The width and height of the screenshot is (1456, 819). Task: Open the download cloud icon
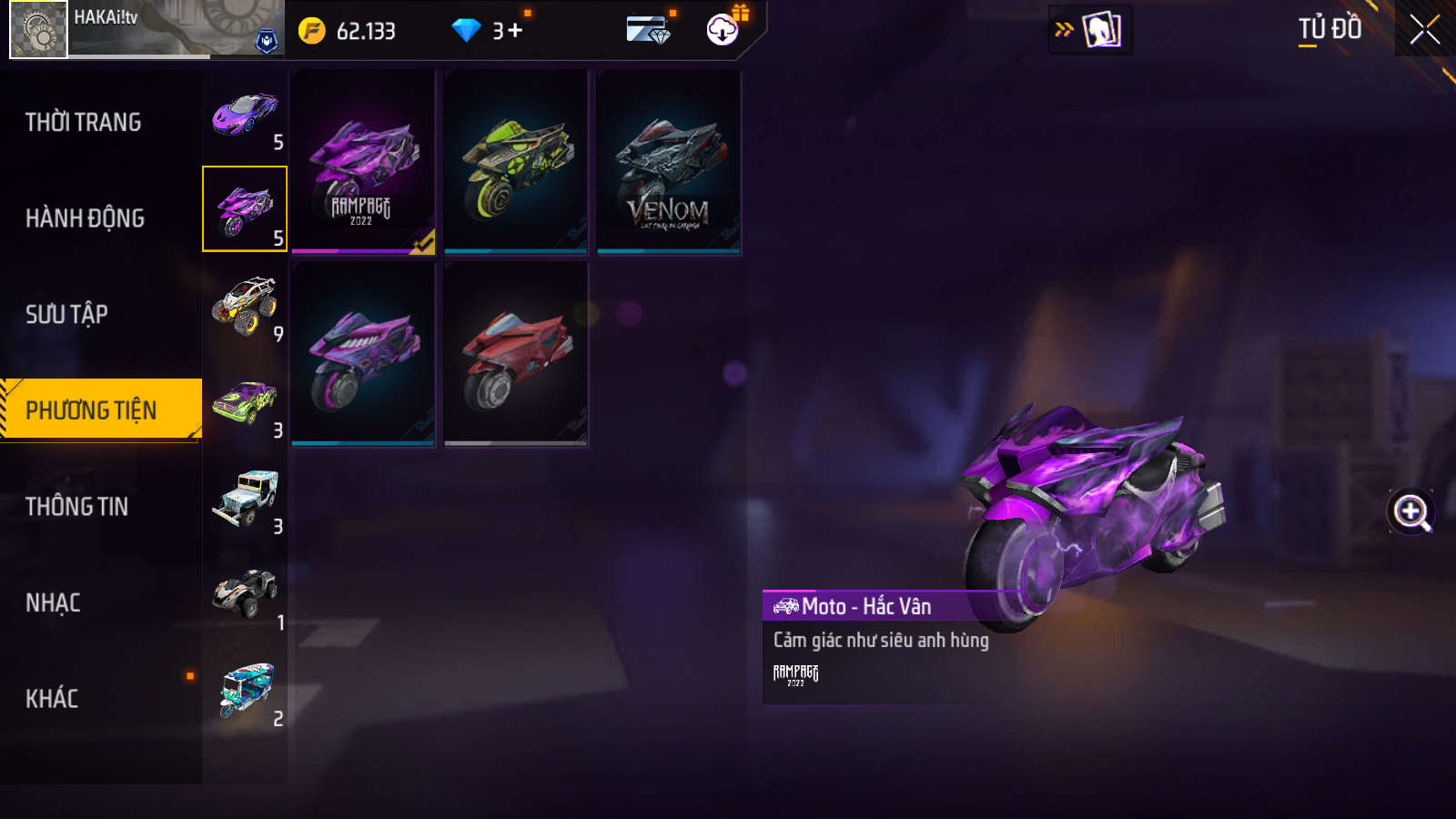(723, 29)
